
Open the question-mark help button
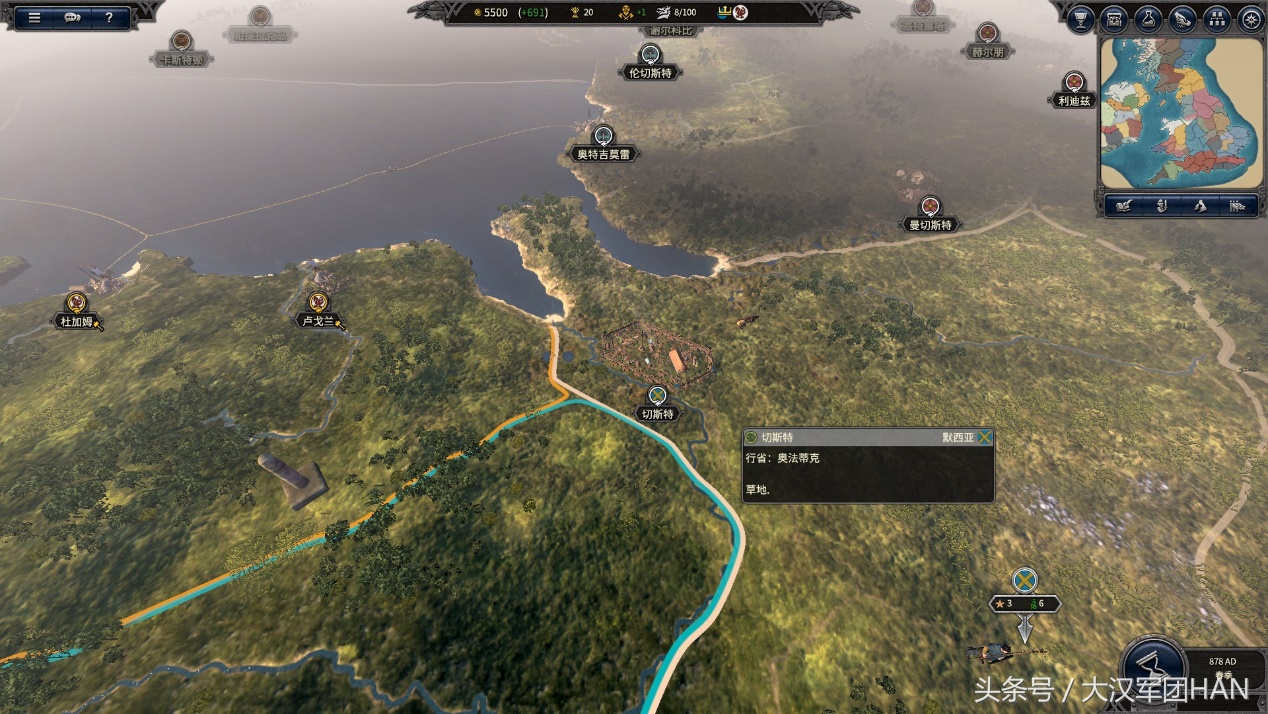(110, 17)
